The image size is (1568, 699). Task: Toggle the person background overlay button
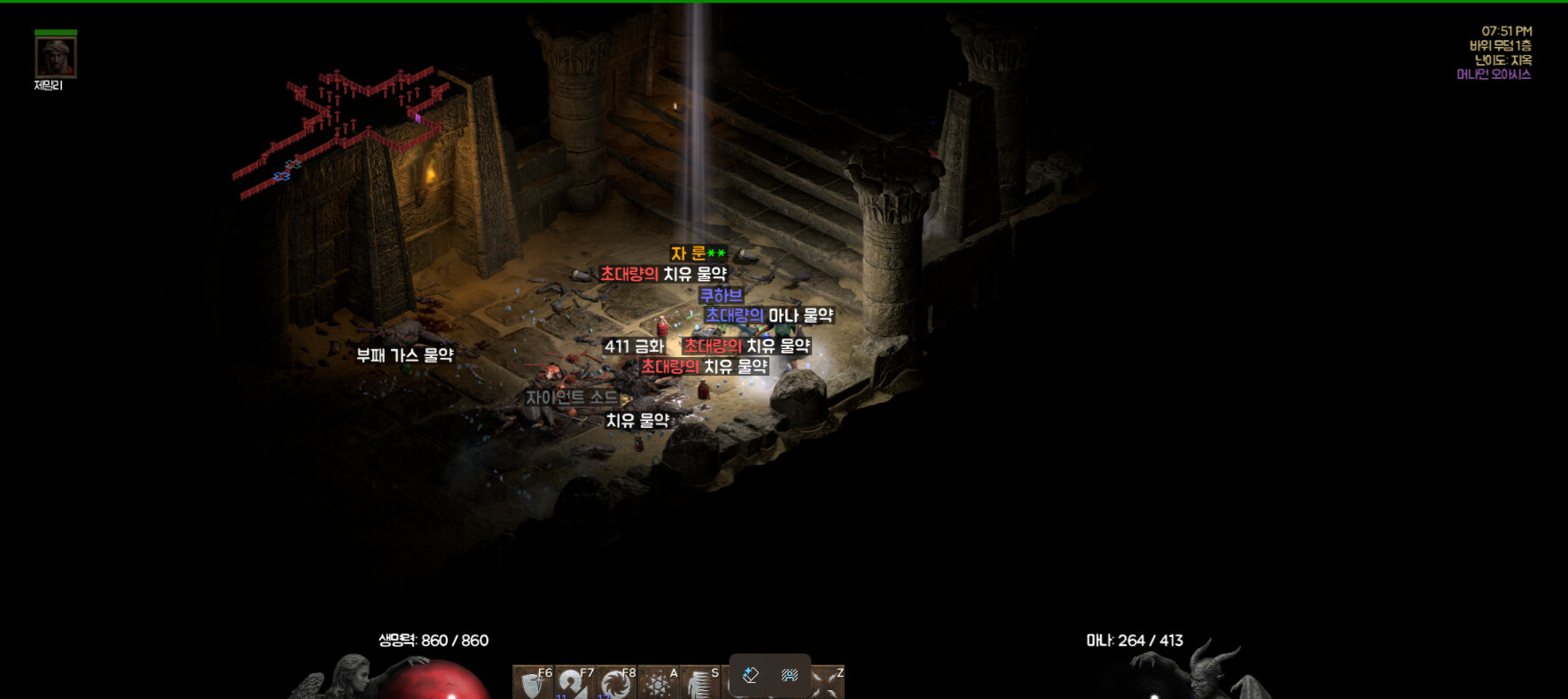pyautogui.click(x=790, y=675)
